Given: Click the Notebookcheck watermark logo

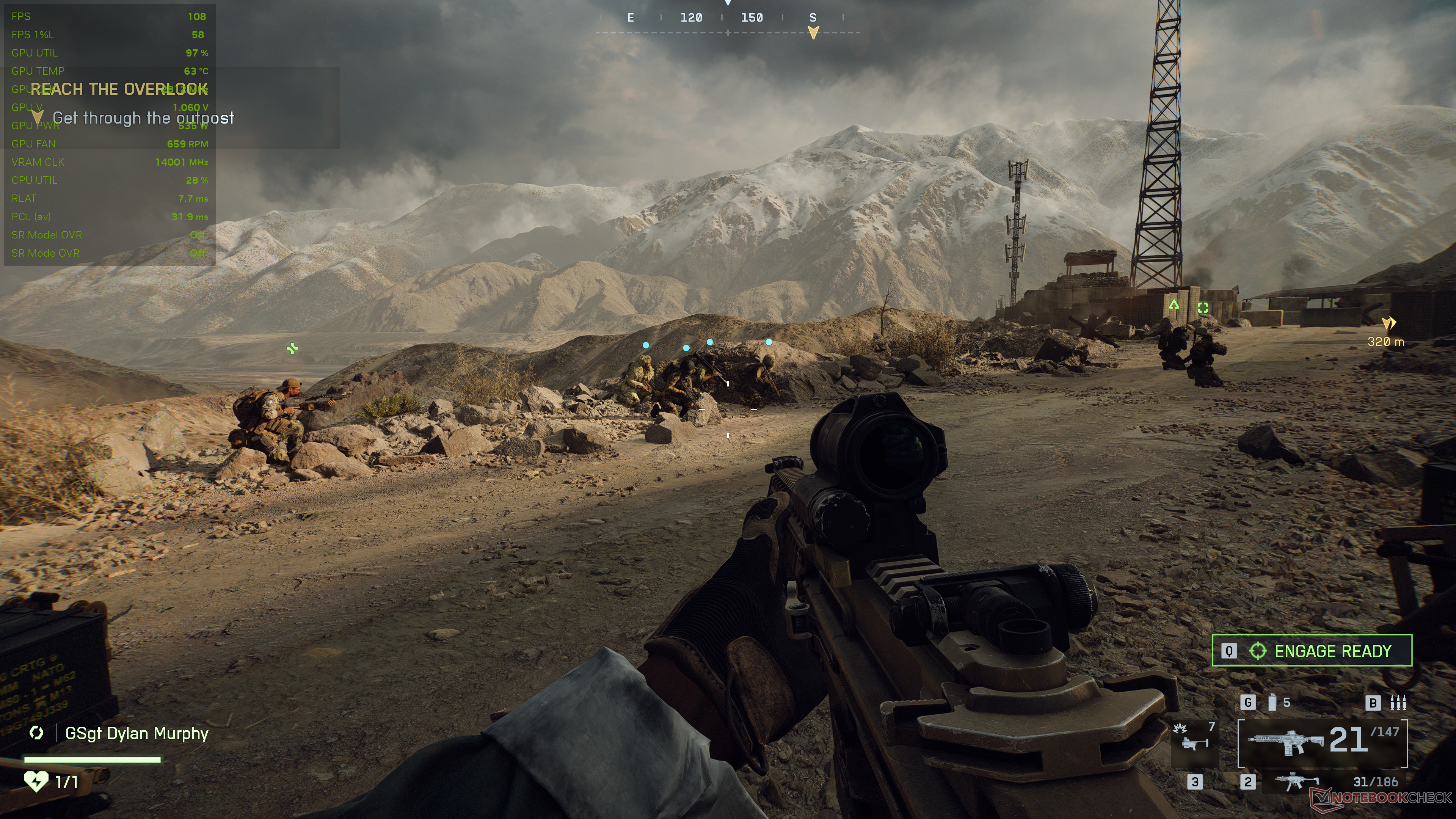Looking at the screenshot, I should tap(1381, 797).
